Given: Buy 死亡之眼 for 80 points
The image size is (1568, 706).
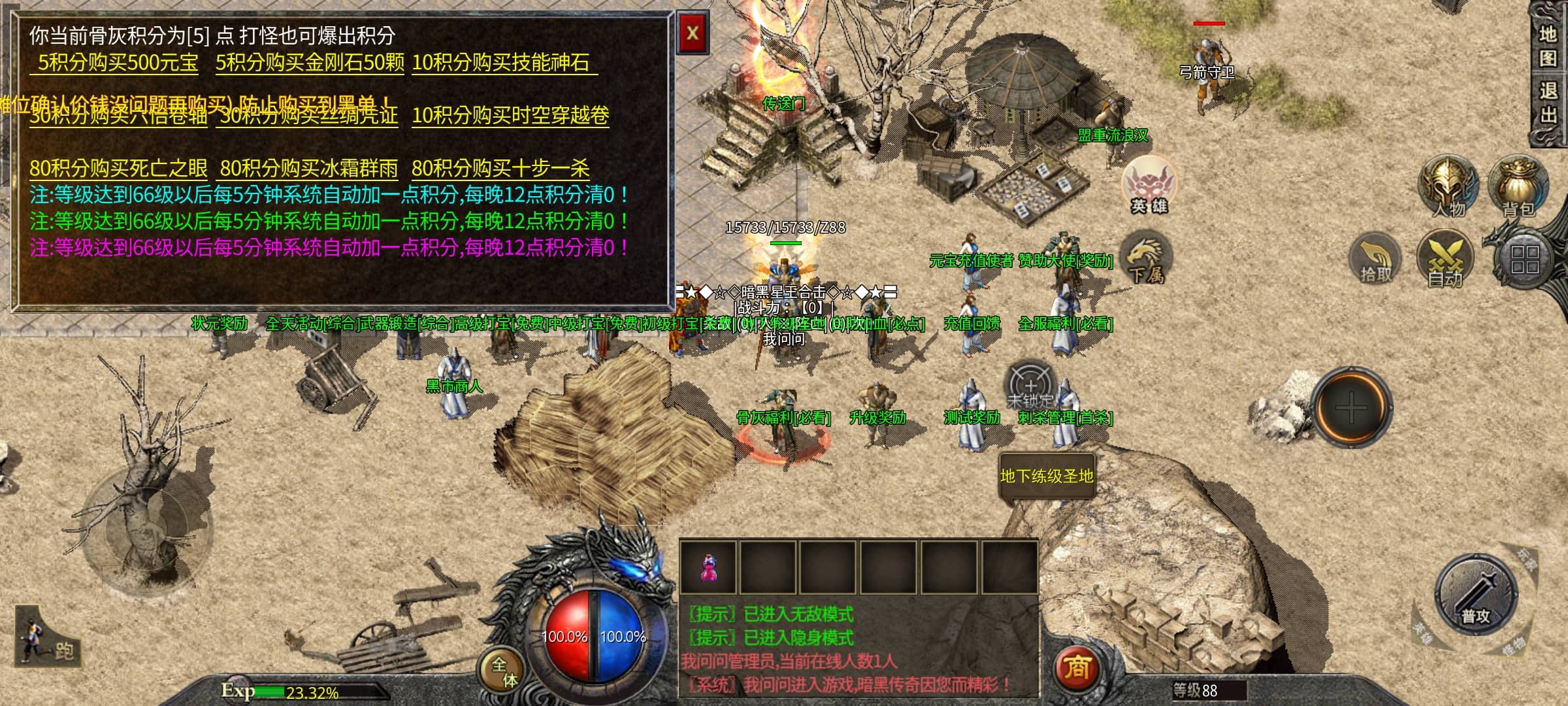Looking at the screenshot, I should (118, 169).
